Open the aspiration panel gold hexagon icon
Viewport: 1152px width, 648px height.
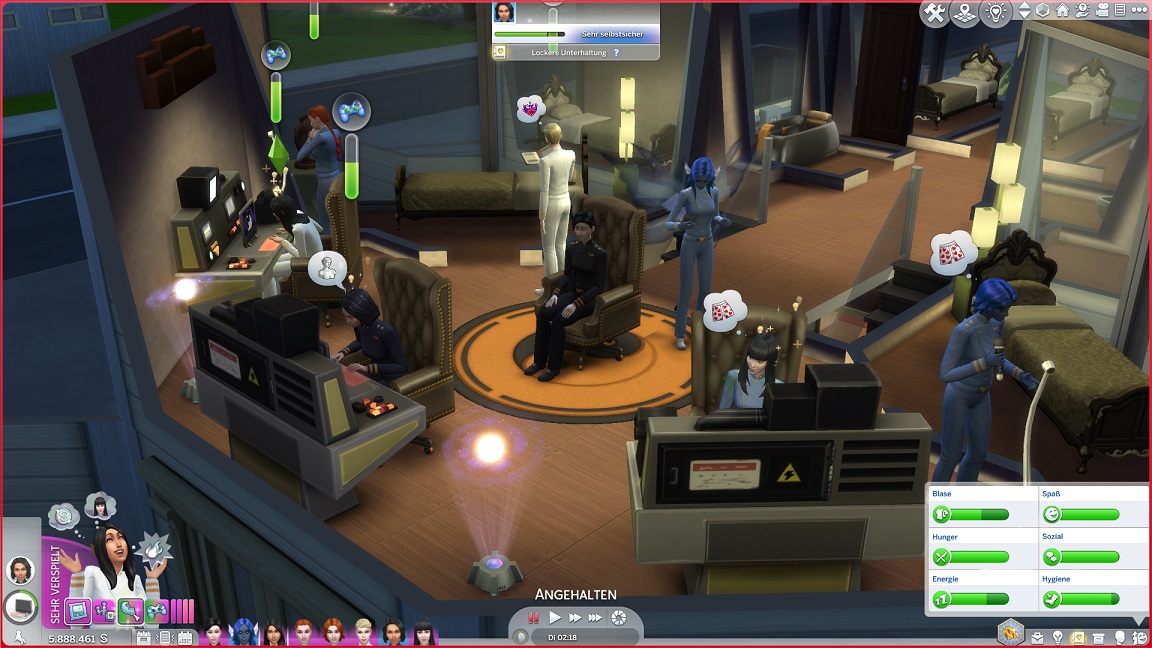(x=1010, y=631)
